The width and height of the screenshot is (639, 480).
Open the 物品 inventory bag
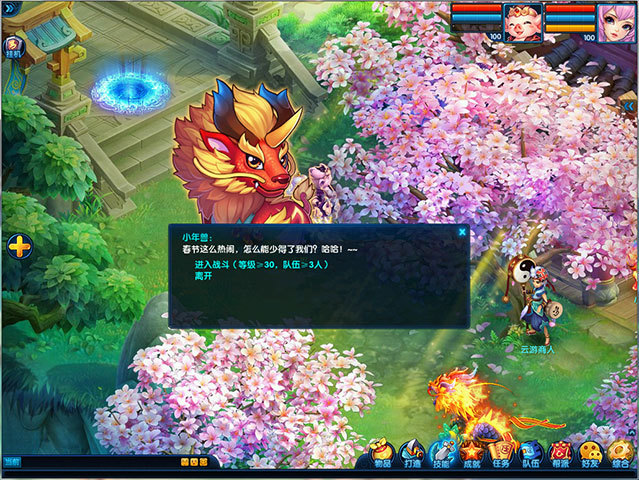click(381, 453)
